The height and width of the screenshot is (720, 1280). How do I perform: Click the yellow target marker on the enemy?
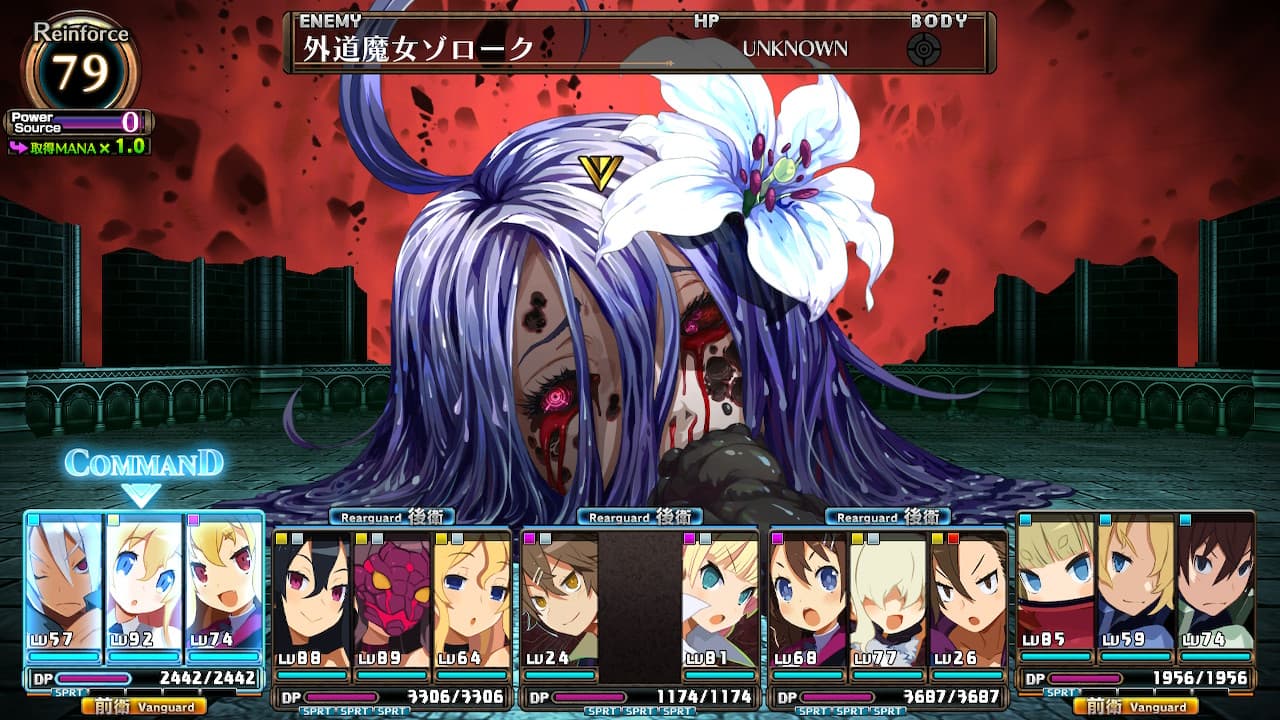pos(600,173)
